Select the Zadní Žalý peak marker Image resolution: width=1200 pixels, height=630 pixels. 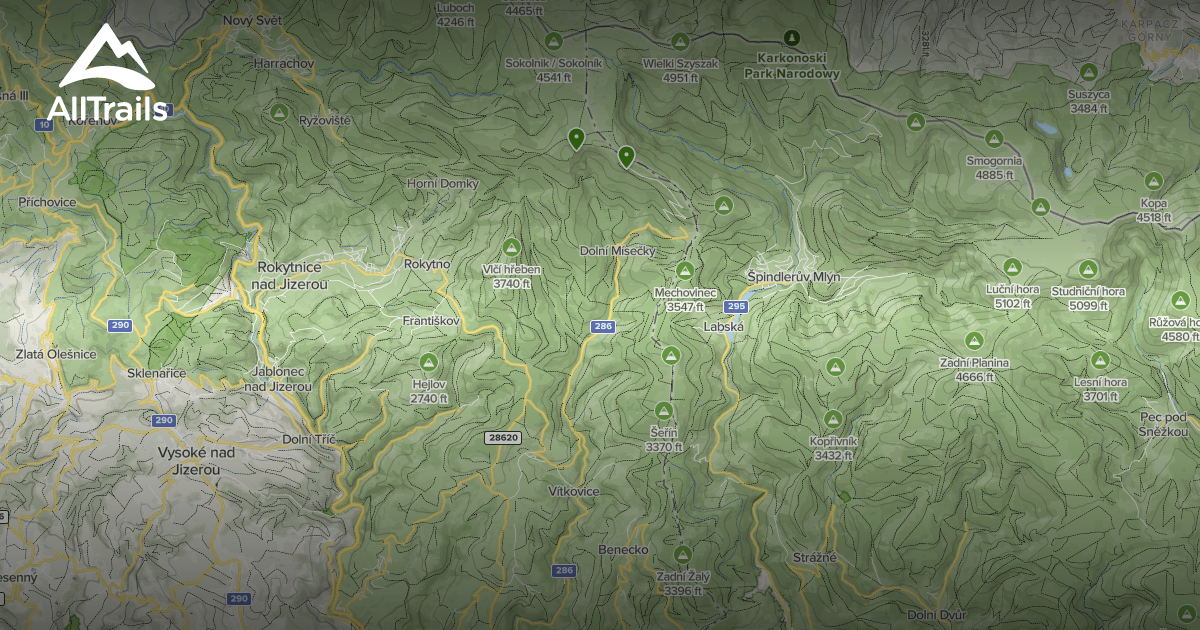pyautogui.click(x=683, y=554)
